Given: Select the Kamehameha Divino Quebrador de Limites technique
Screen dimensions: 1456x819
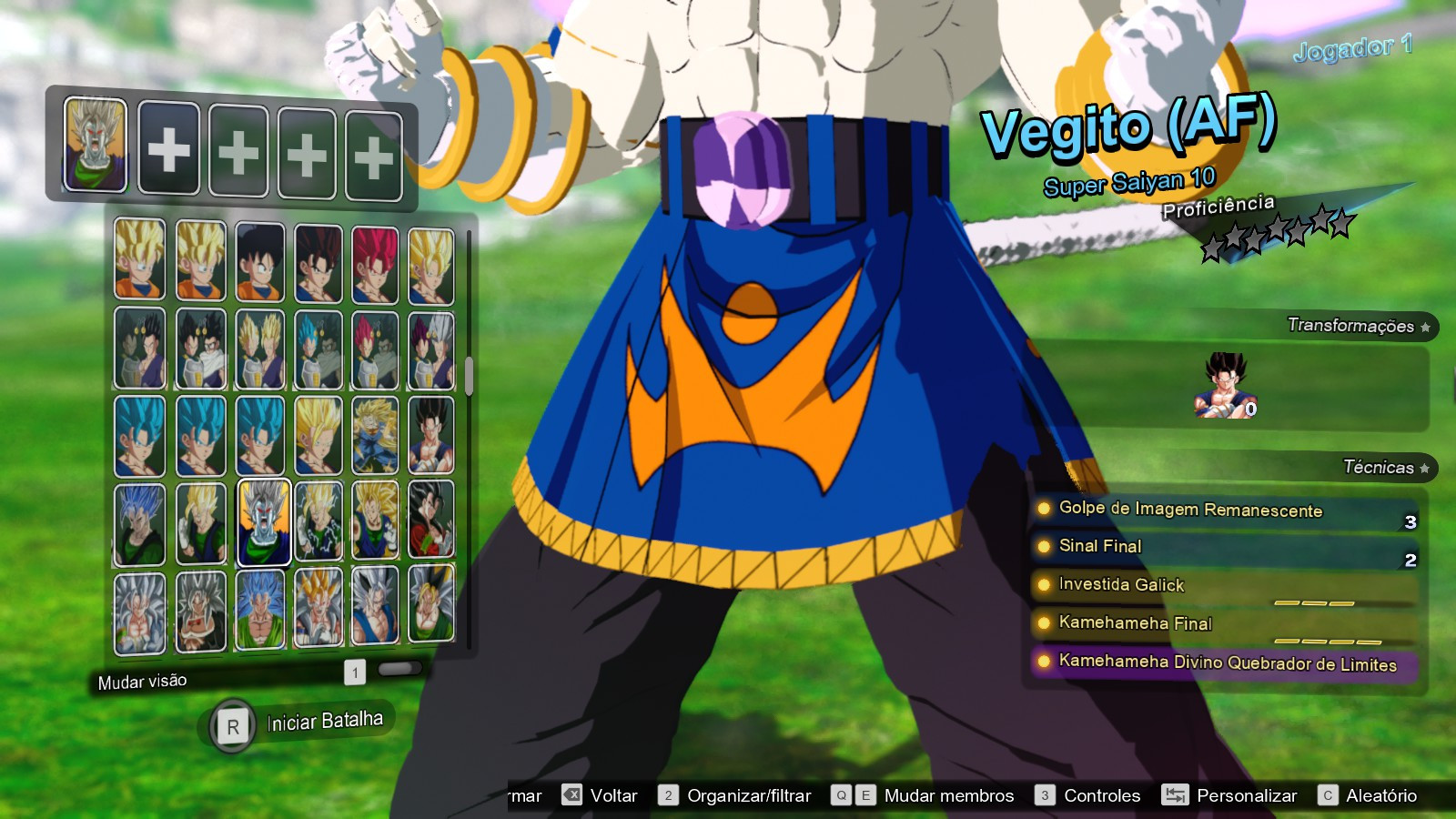Looking at the screenshot, I should click(x=1224, y=665).
